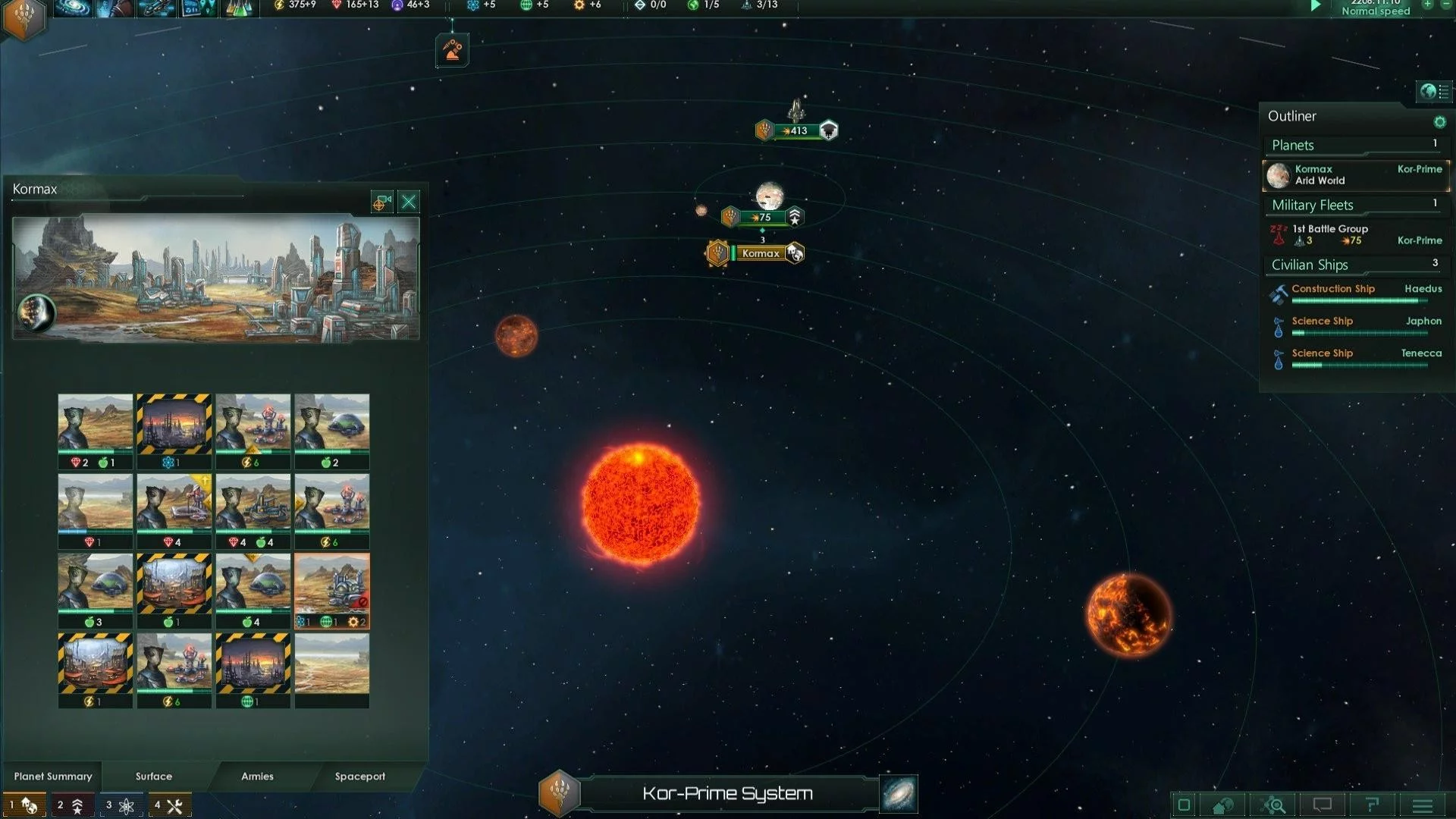Choose Construction Ship Haedus in Outliner
1456x819 pixels.
[x=1355, y=293]
